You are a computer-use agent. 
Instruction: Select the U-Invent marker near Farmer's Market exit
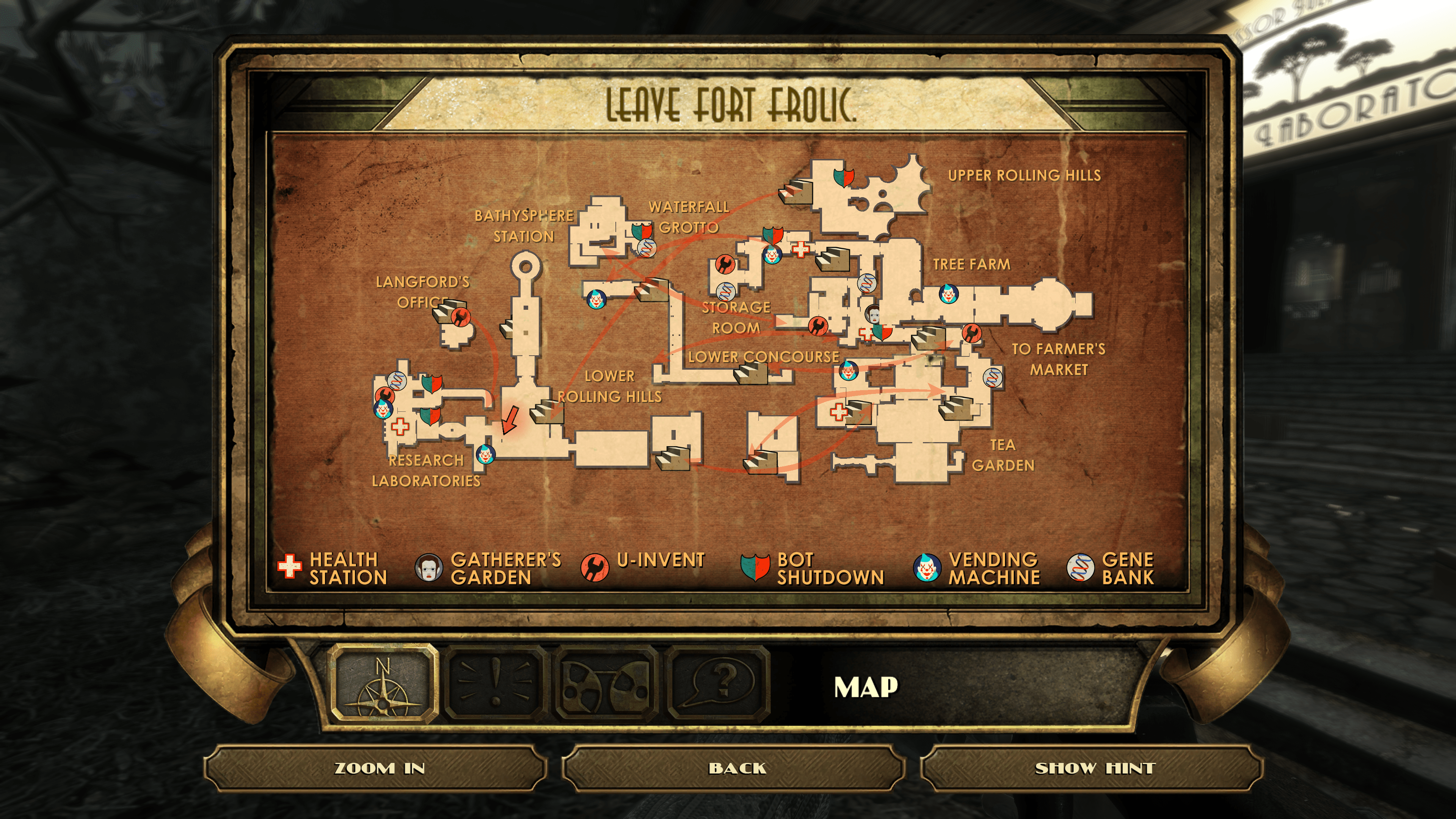click(971, 333)
